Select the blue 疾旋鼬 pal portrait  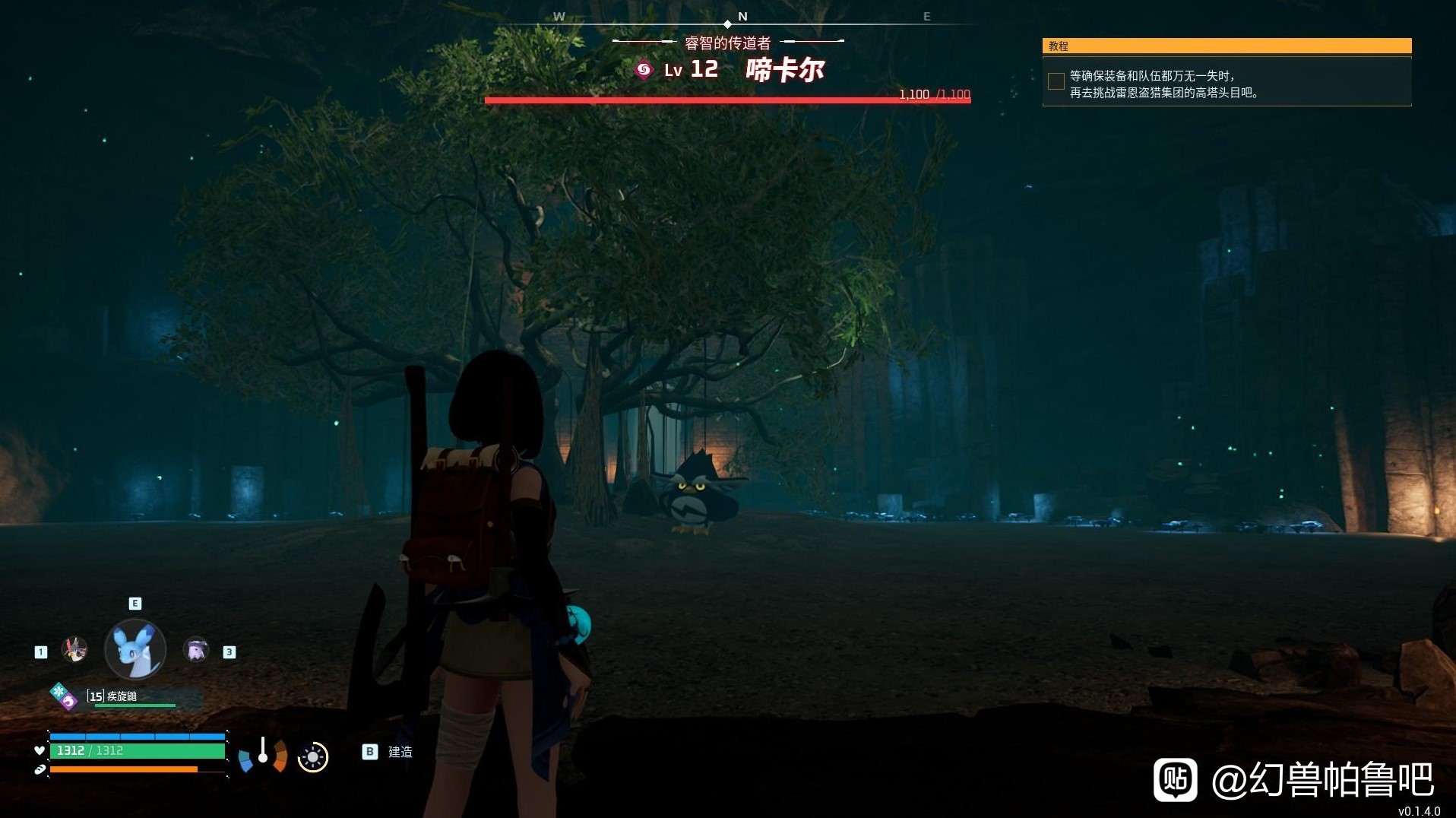click(135, 649)
